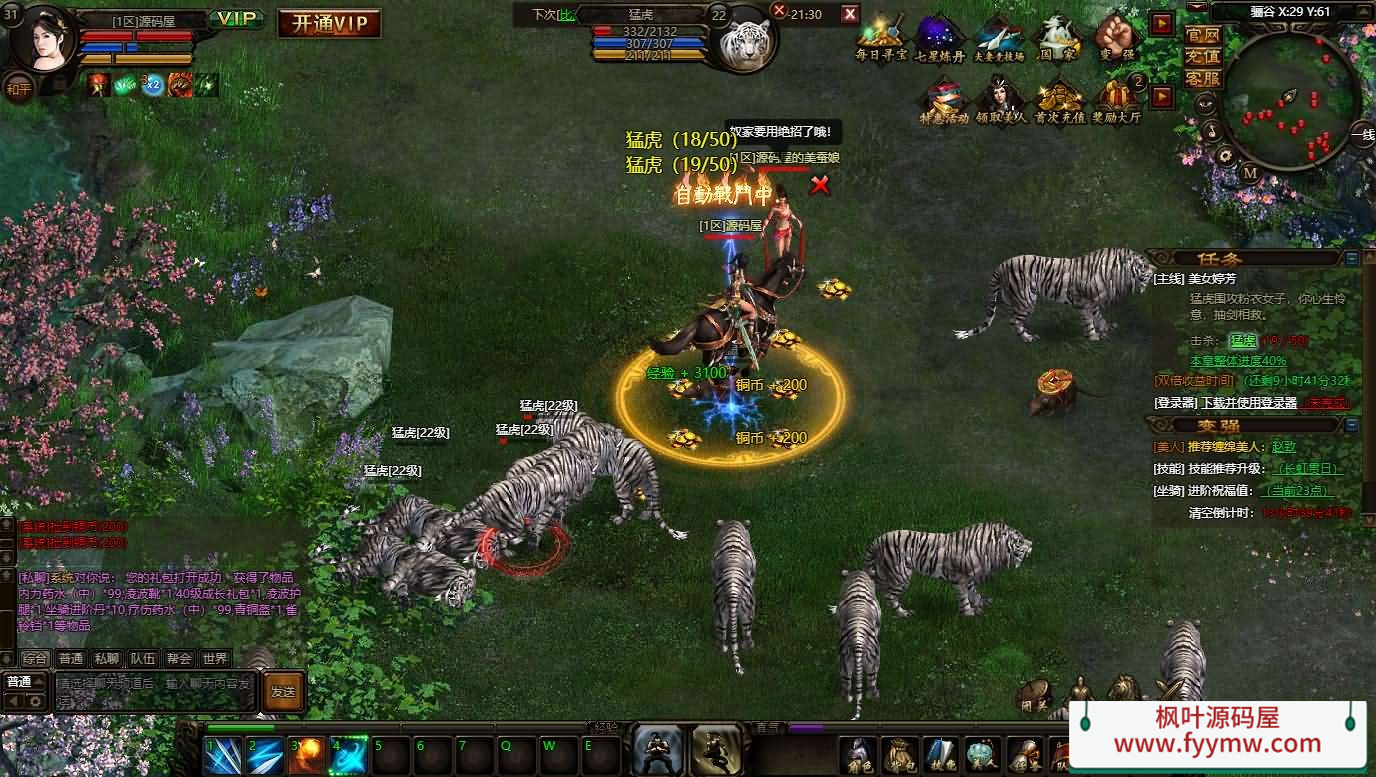The height and width of the screenshot is (777, 1376).
Task: Send chat message with 发送 button
Action: pyautogui.click(x=283, y=691)
